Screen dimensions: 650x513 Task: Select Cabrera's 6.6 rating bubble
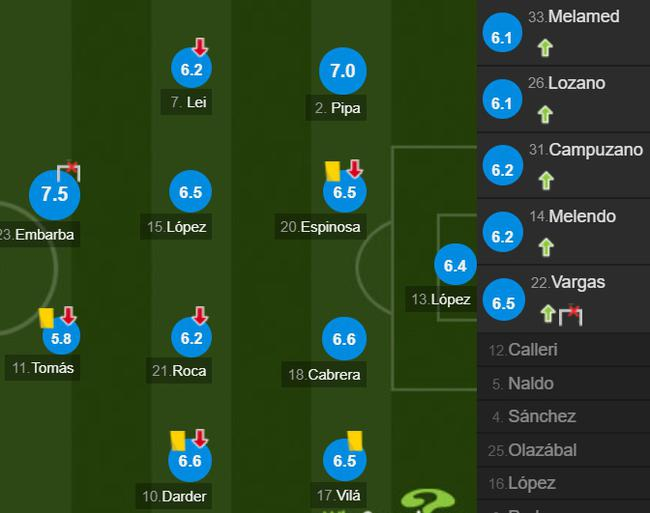(x=343, y=339)
